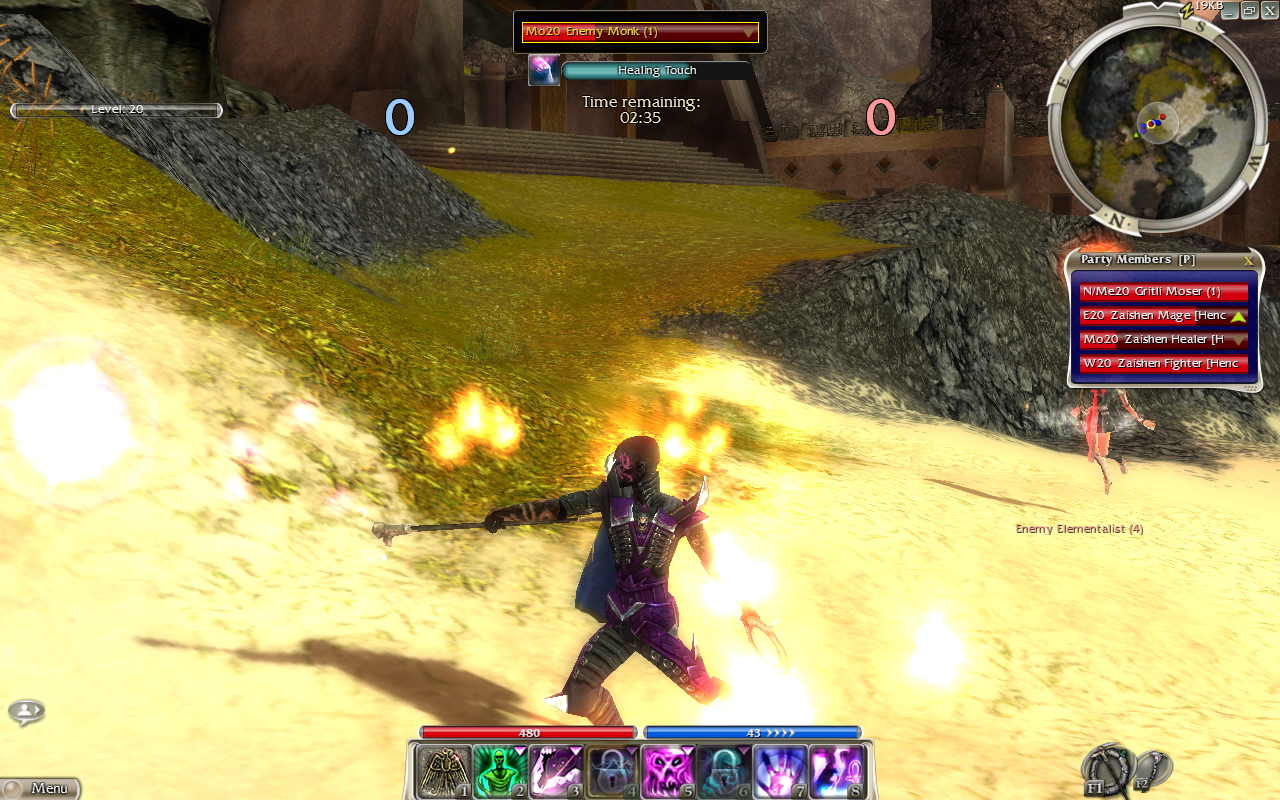The width and height of the screenshot is (1280, 800).
Task: Open the Menu button
Action: click(x=40, y=788)
